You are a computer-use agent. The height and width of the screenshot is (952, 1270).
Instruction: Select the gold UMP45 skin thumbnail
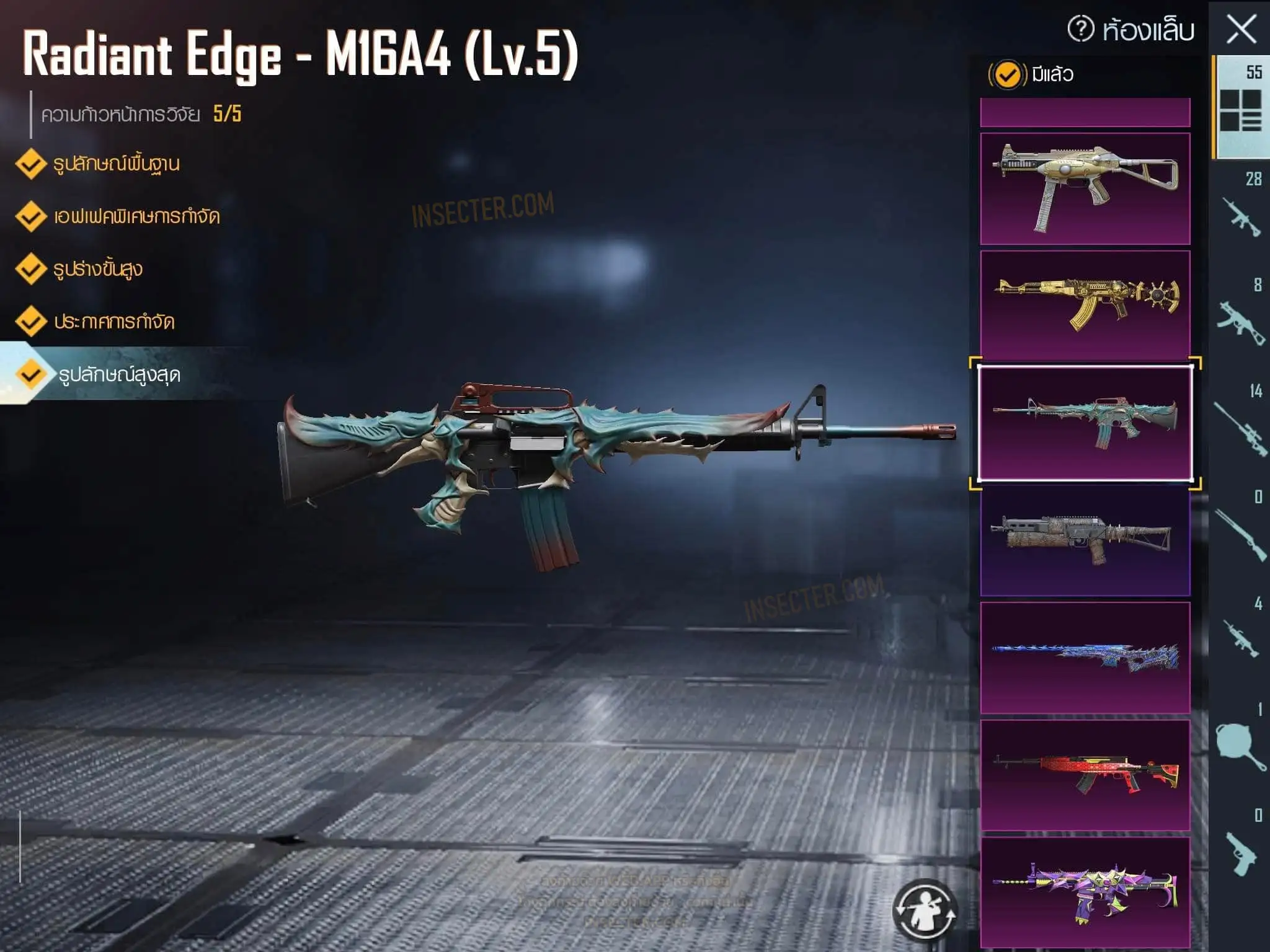click(1085, 188)
